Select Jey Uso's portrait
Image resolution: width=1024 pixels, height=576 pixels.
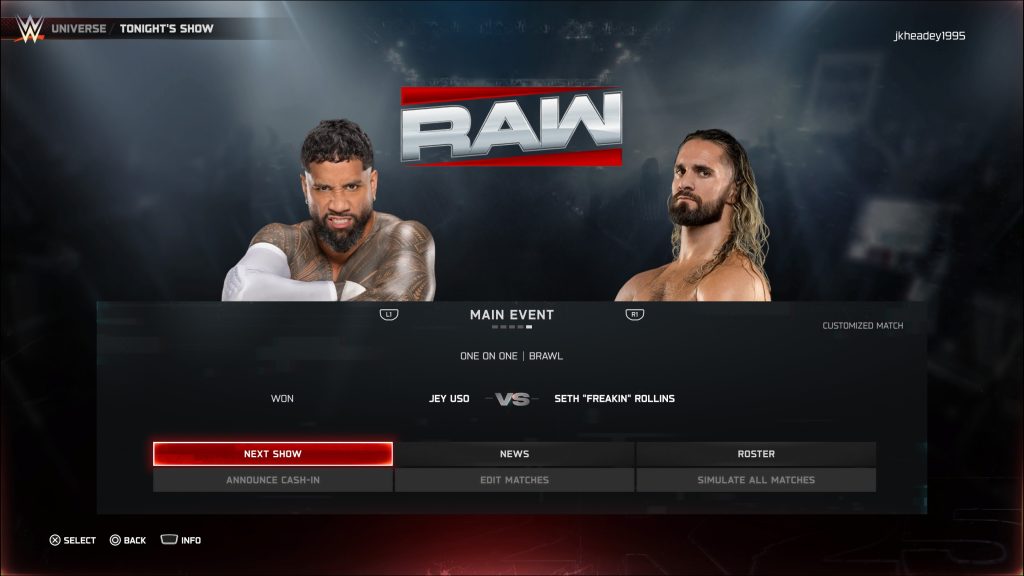(330, 215)
